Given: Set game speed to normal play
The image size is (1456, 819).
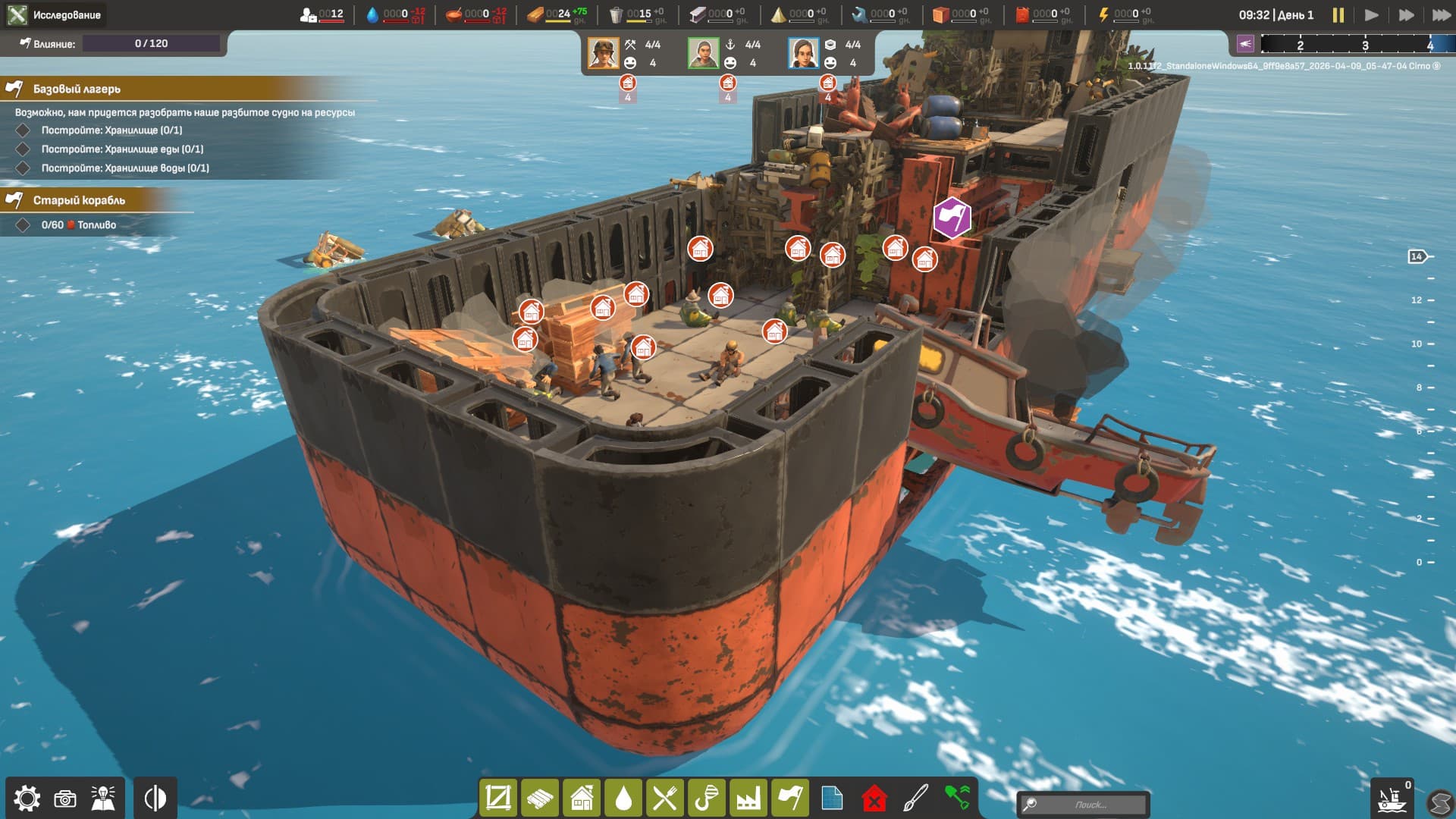Looking at the screenshot, I should click(x=1371, y=15).
